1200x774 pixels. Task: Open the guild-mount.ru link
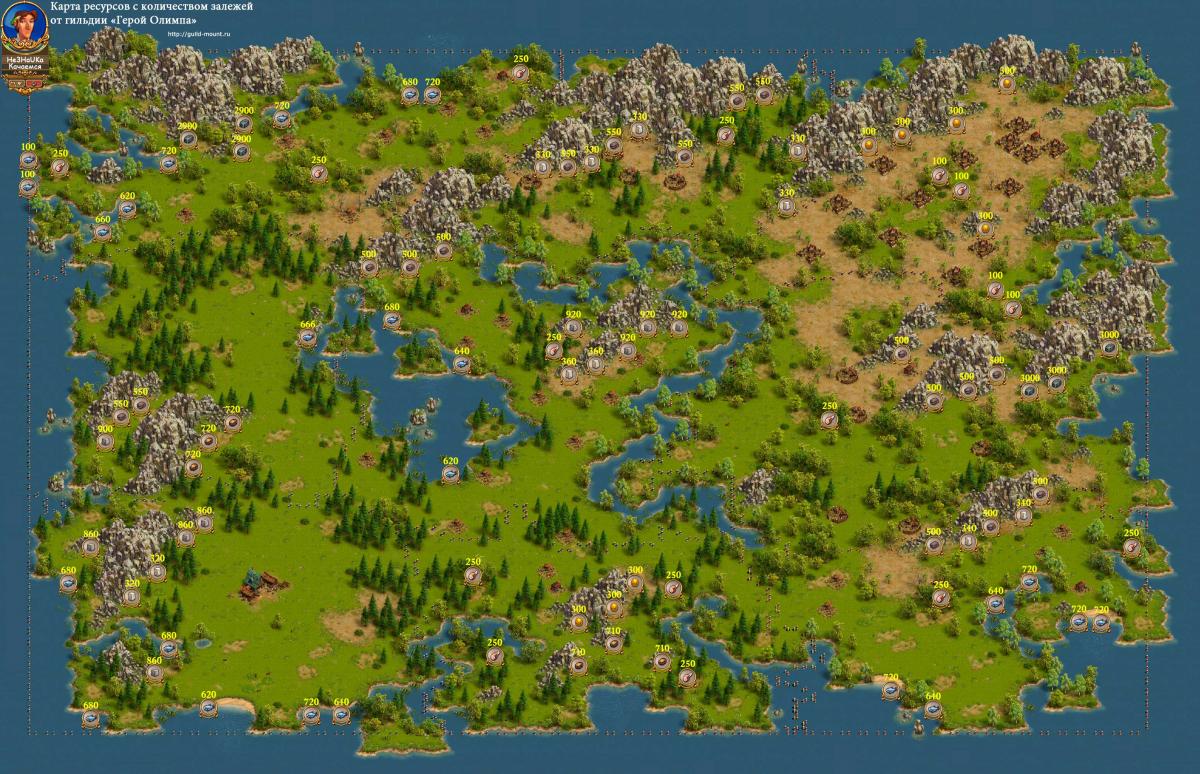tap(200, 33)
